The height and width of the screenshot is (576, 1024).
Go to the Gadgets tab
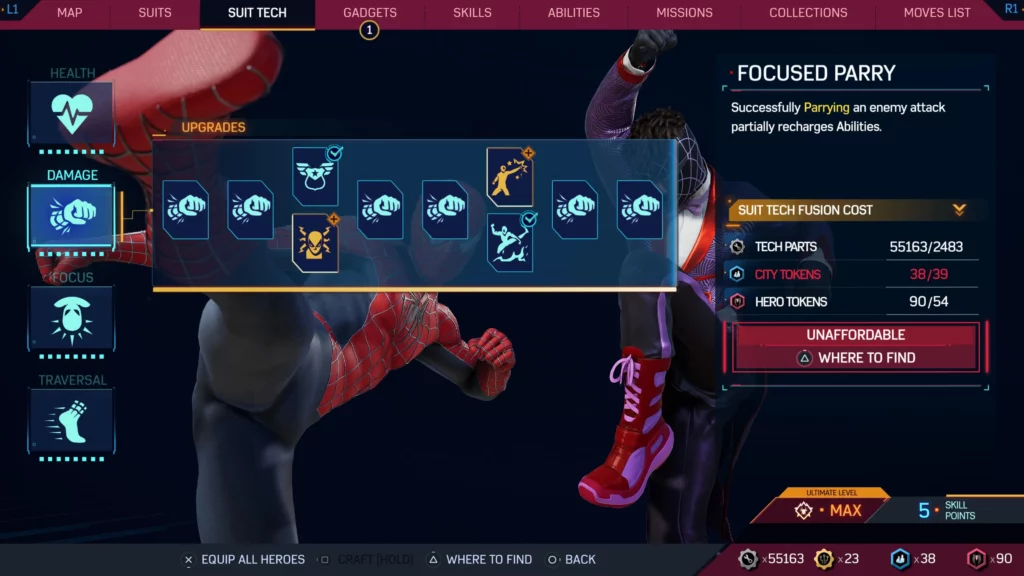point(370,13)
